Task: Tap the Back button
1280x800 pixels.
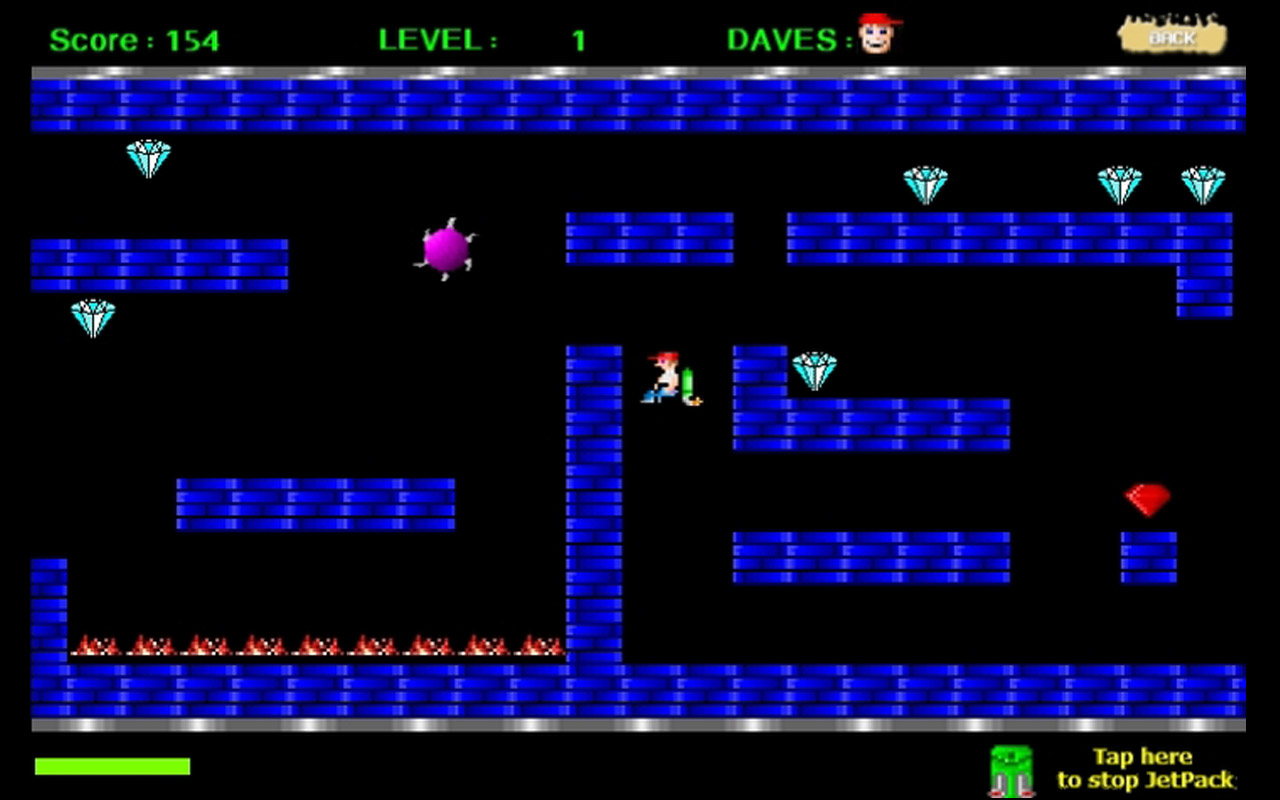Action: click(1171, 35)
